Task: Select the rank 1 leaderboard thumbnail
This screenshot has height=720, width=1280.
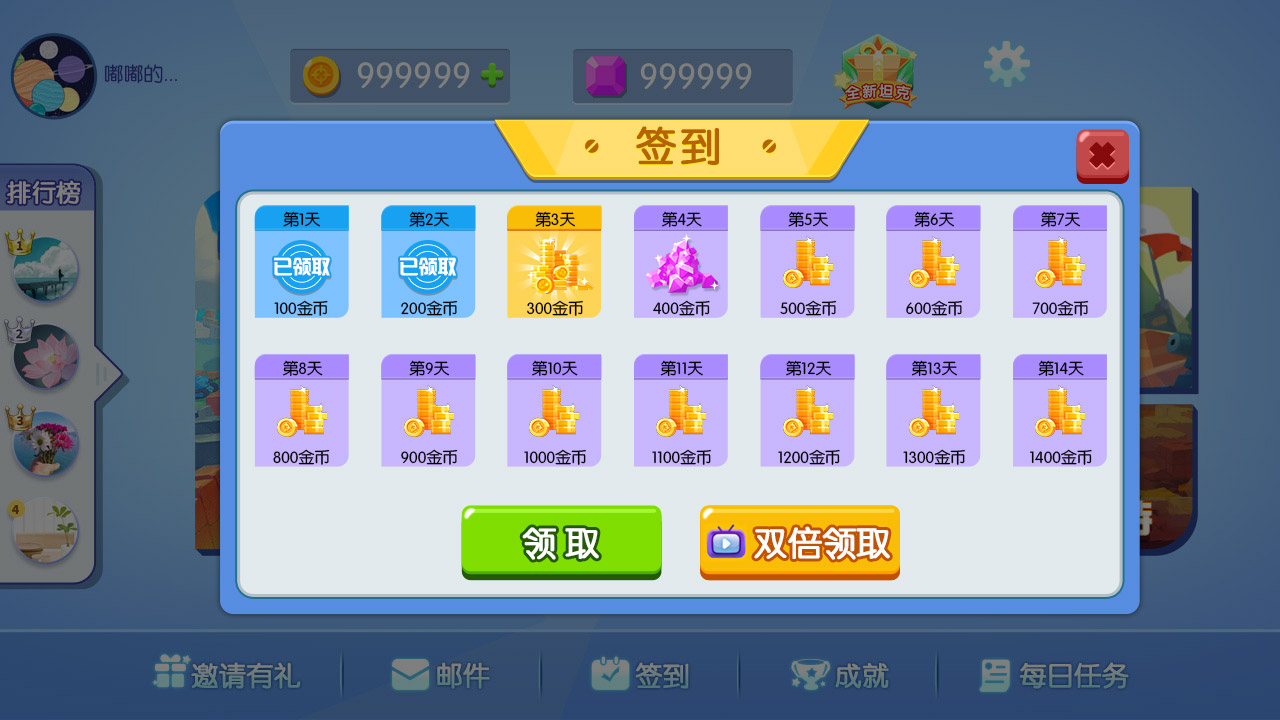Action: point(45,268)
